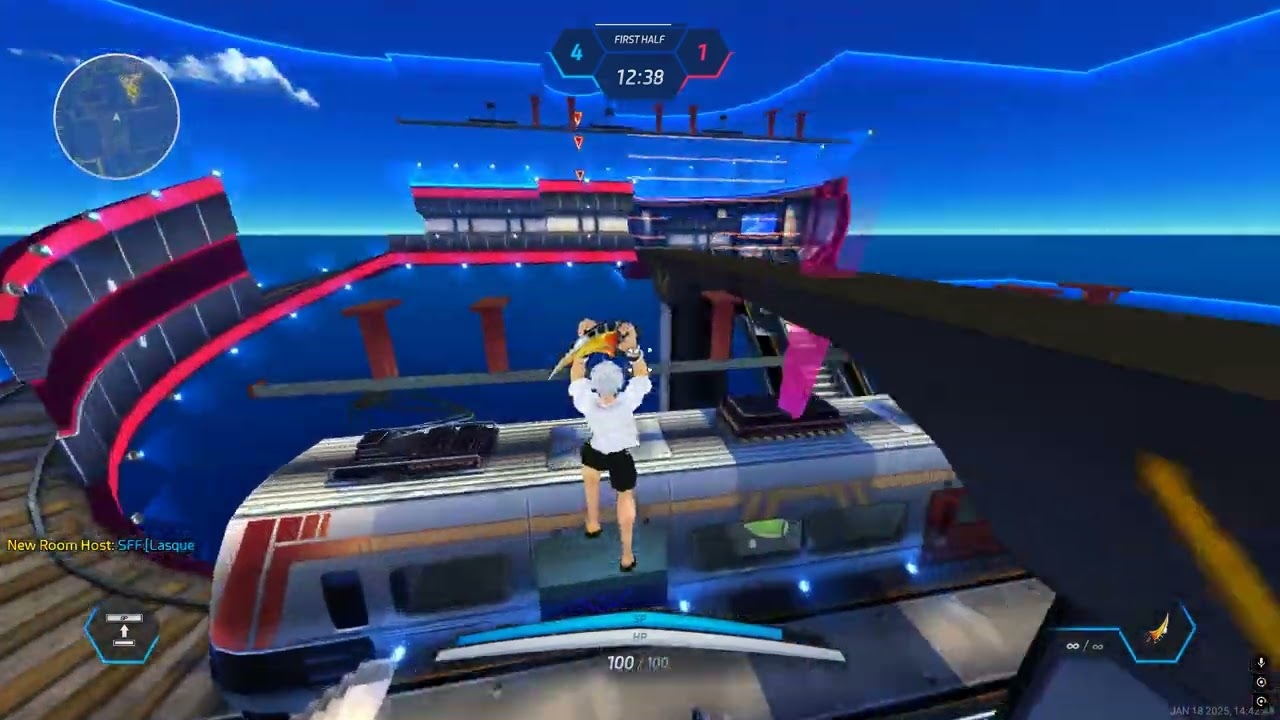Activate the SP up-arrow skill icon
The image size is (1280, 720).
[x=124, y=632]
